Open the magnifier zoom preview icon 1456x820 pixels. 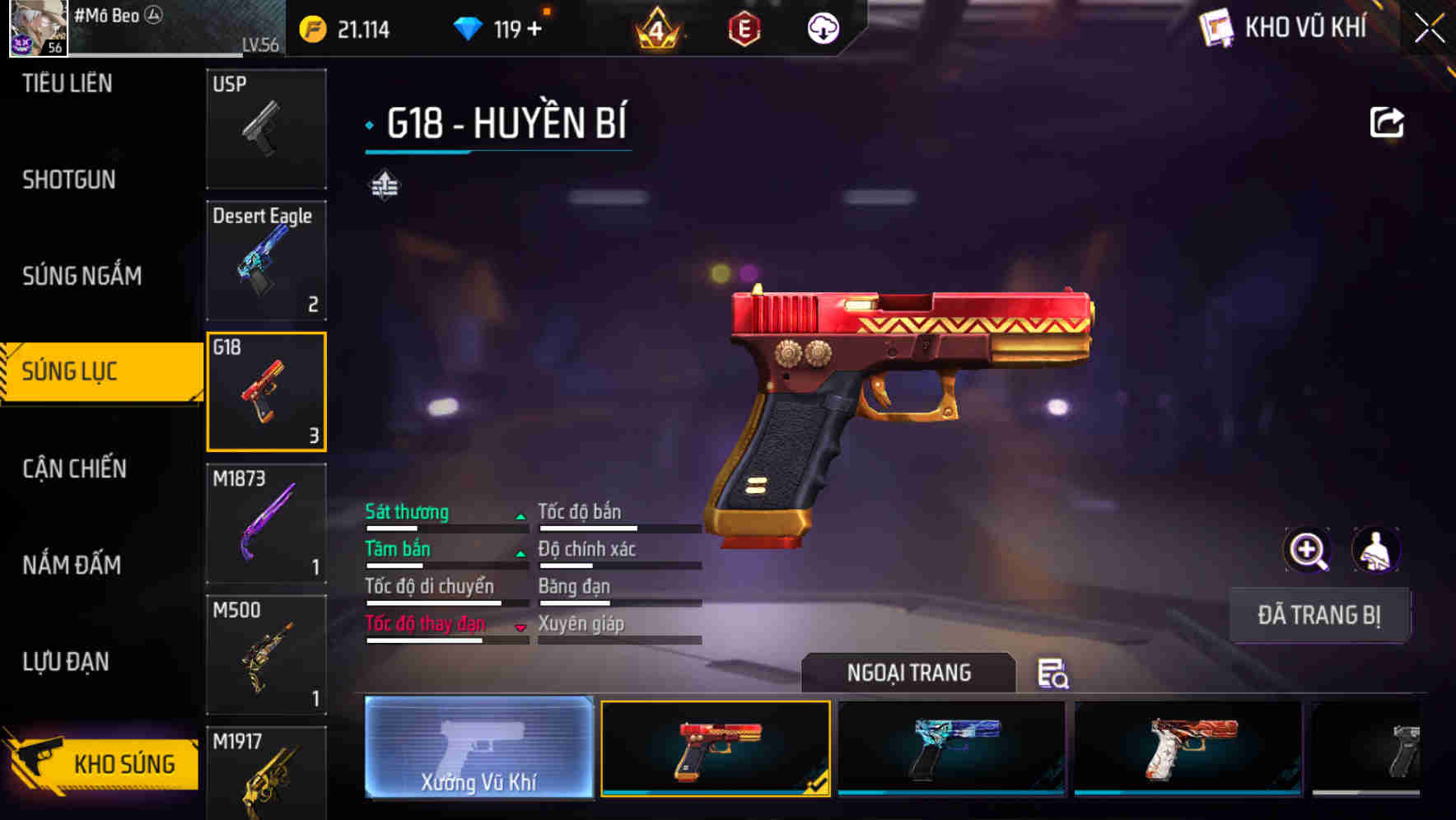point(1308,550)
